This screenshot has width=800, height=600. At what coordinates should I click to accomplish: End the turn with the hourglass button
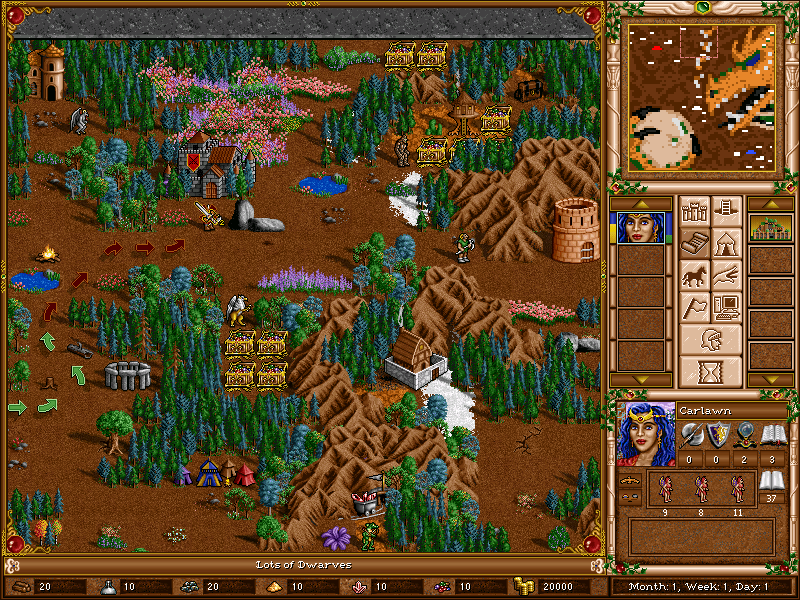tap(711, 371)
